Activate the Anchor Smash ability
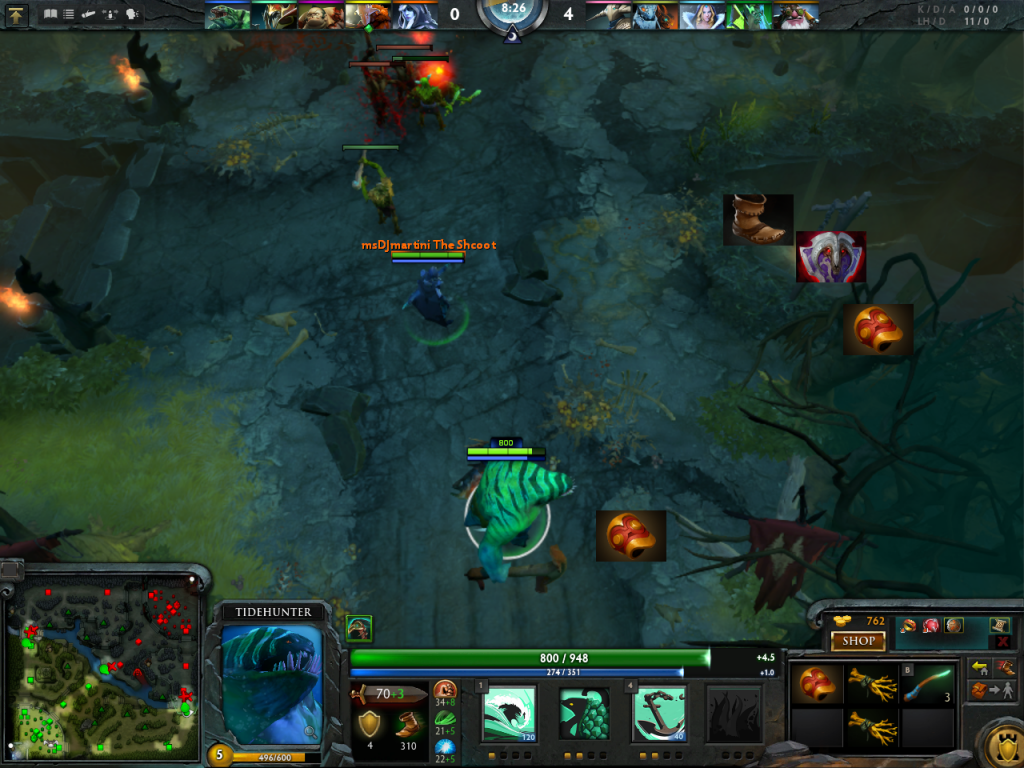This screenshot has width=1024, height=768. coord(659,715)
